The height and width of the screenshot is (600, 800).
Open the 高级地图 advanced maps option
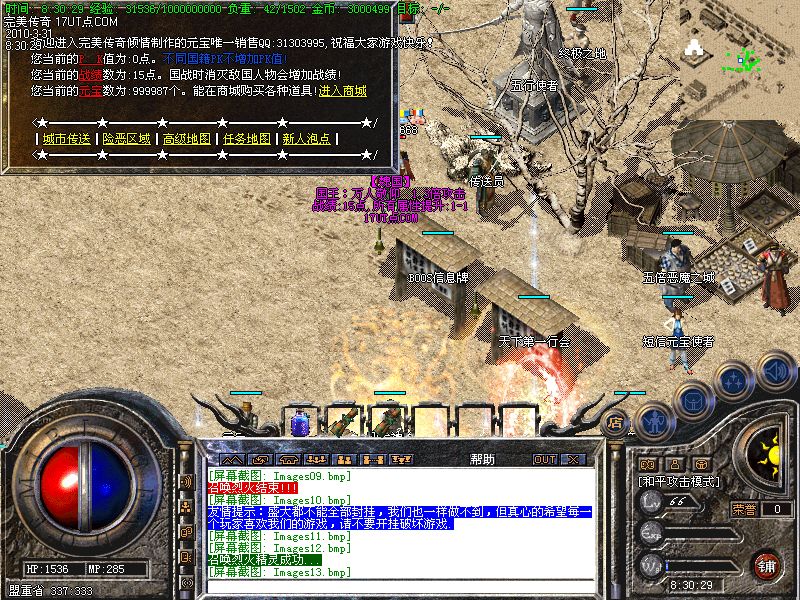(x=187, y=139)
